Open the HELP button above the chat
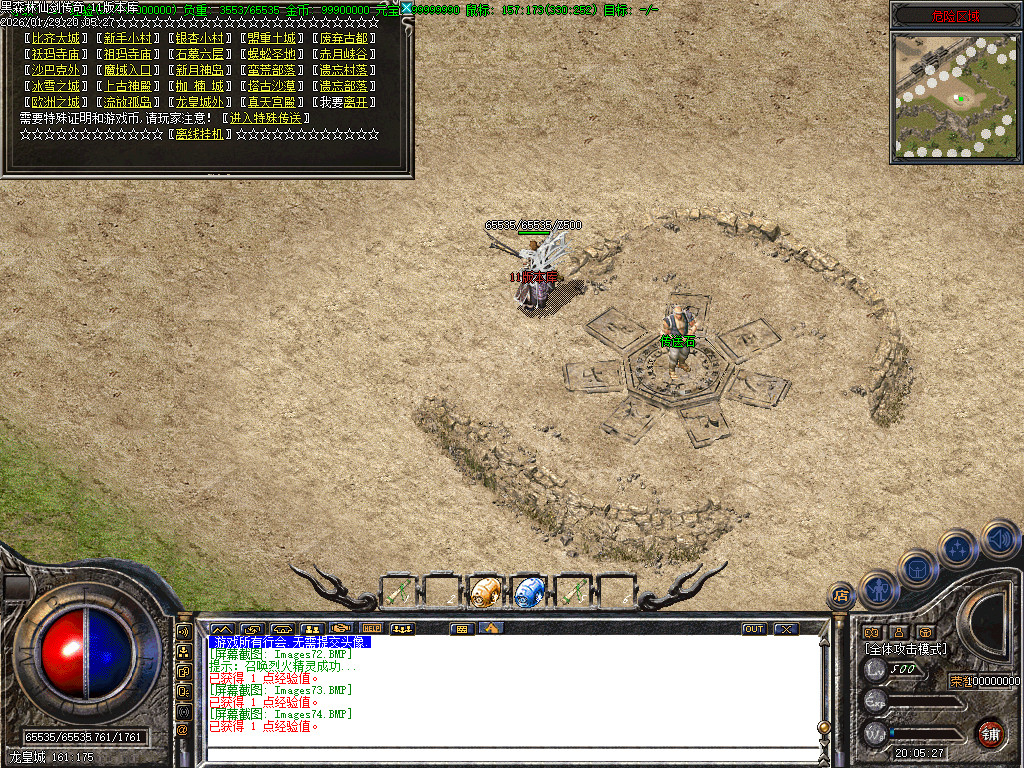Viewport: 1024px width, 768px height. pyautogui.click(x=372, y=629)
